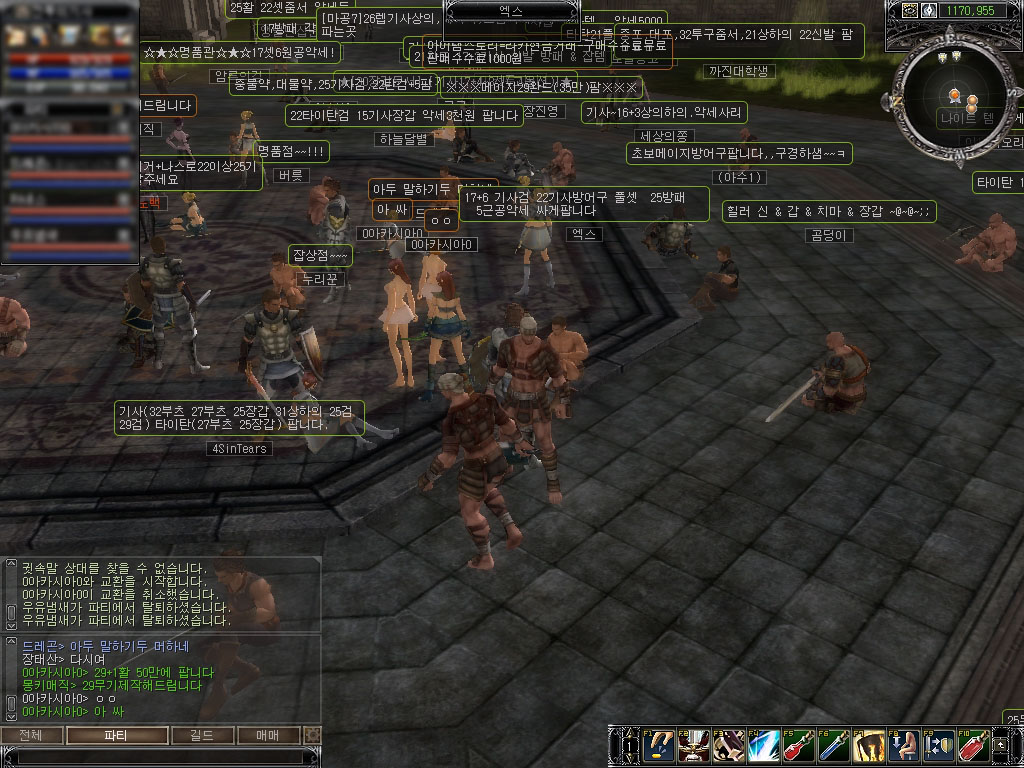Switch to the 전체 chat tab
The image size is (1024, 768).
(31, 736)
